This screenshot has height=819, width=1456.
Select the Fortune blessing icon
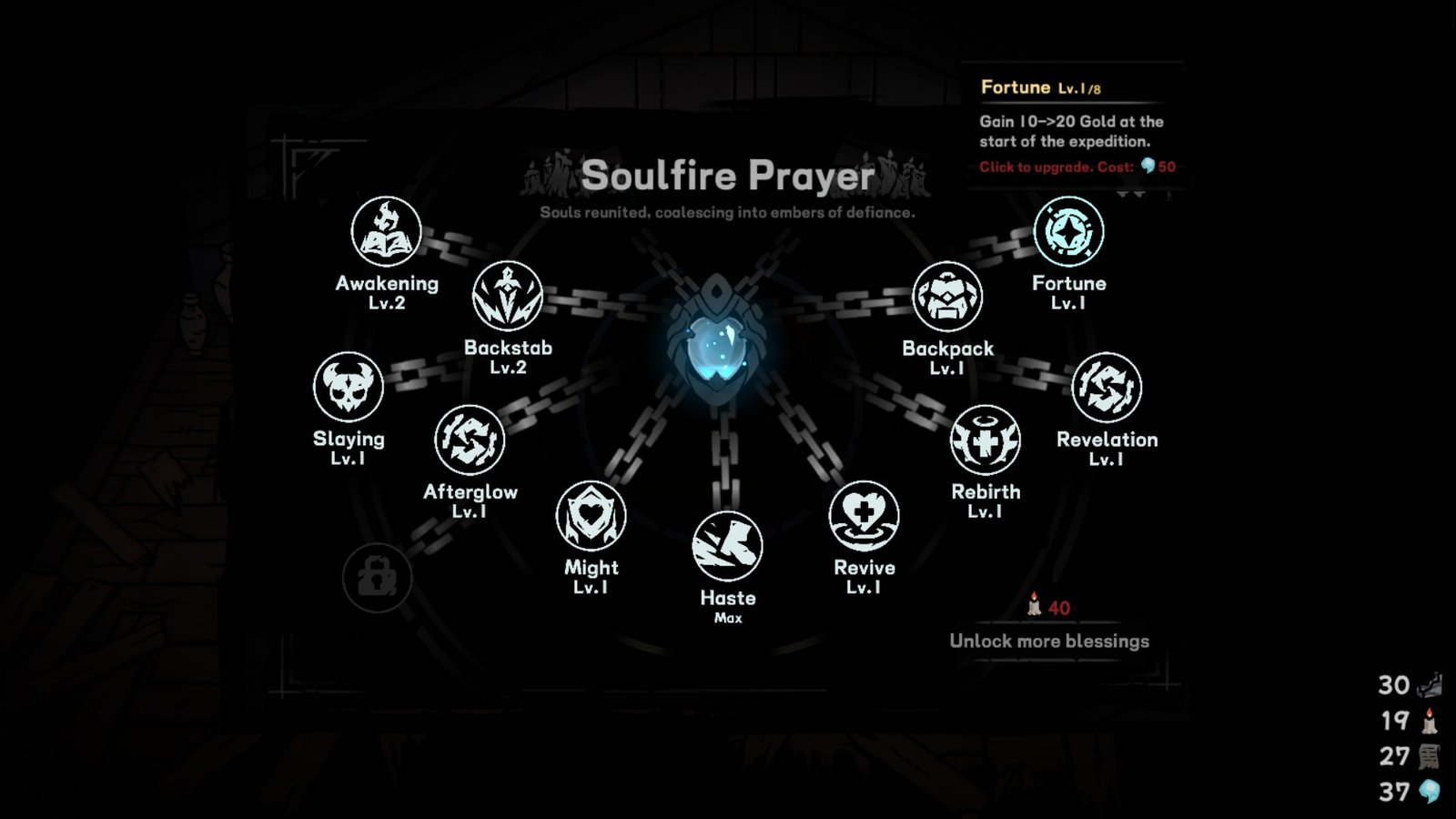tap(1069, 231)
